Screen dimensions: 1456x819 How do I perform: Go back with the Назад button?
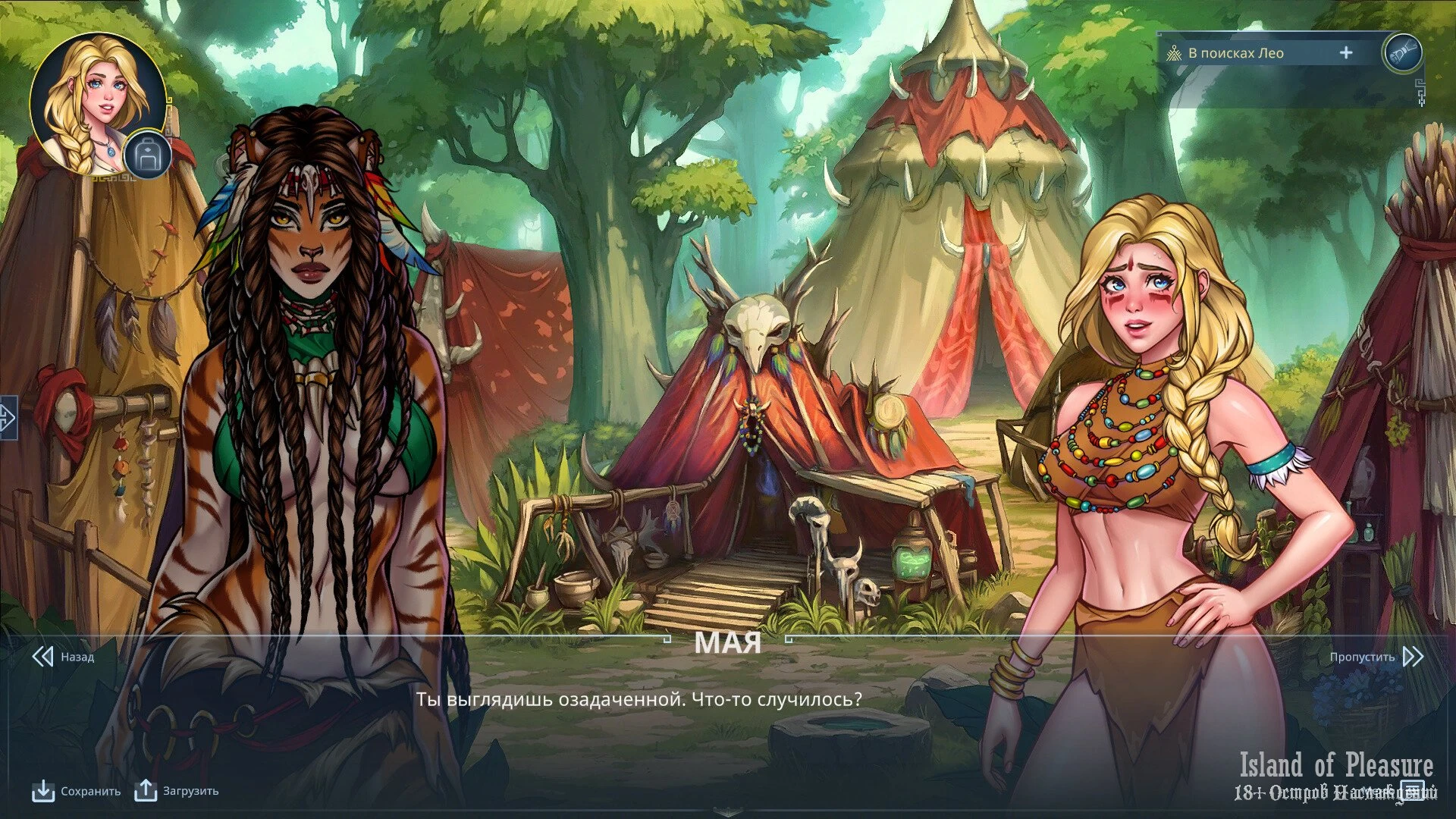click(x=64, y=657)
